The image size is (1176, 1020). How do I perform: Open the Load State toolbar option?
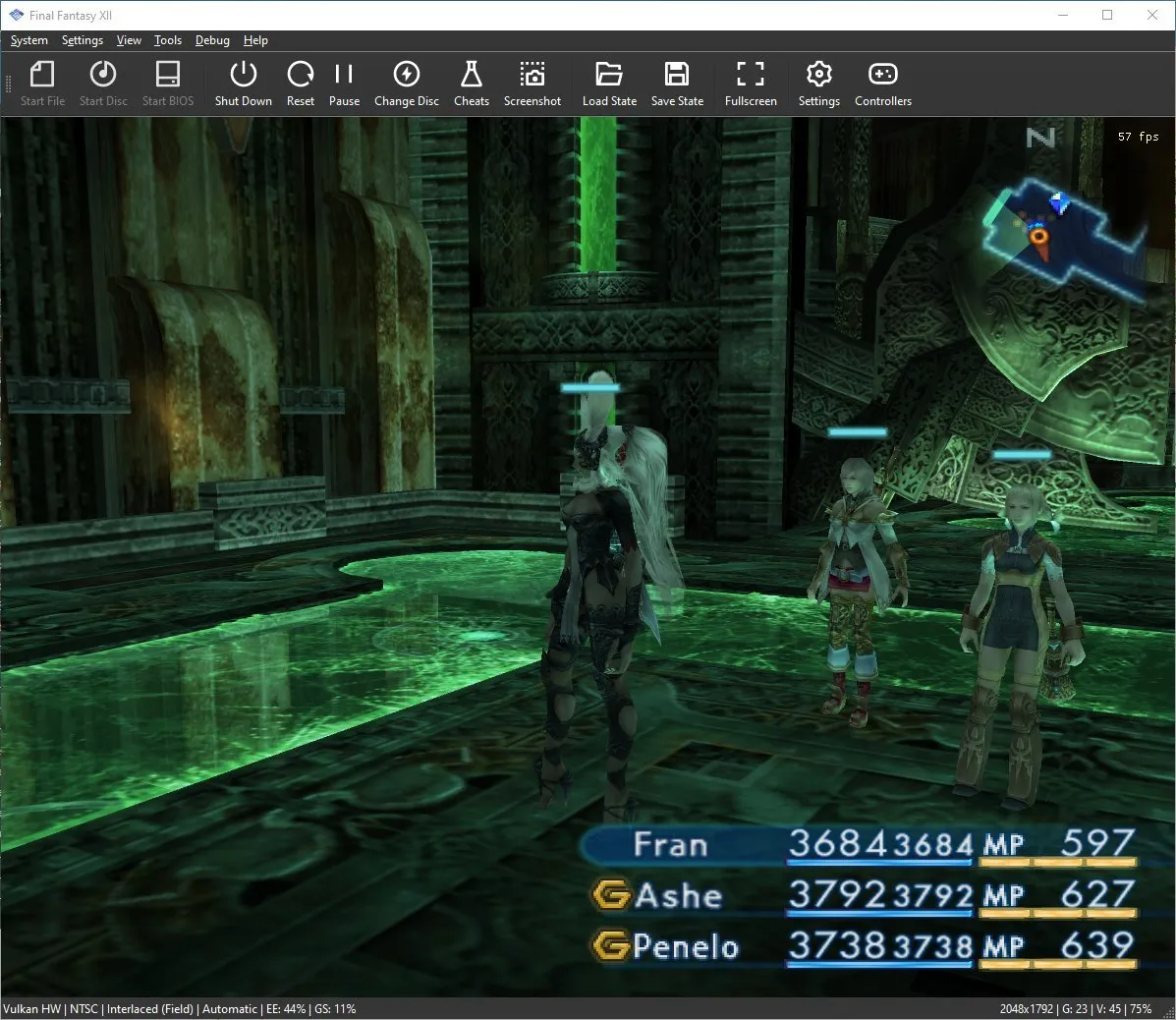pos(609,84)
